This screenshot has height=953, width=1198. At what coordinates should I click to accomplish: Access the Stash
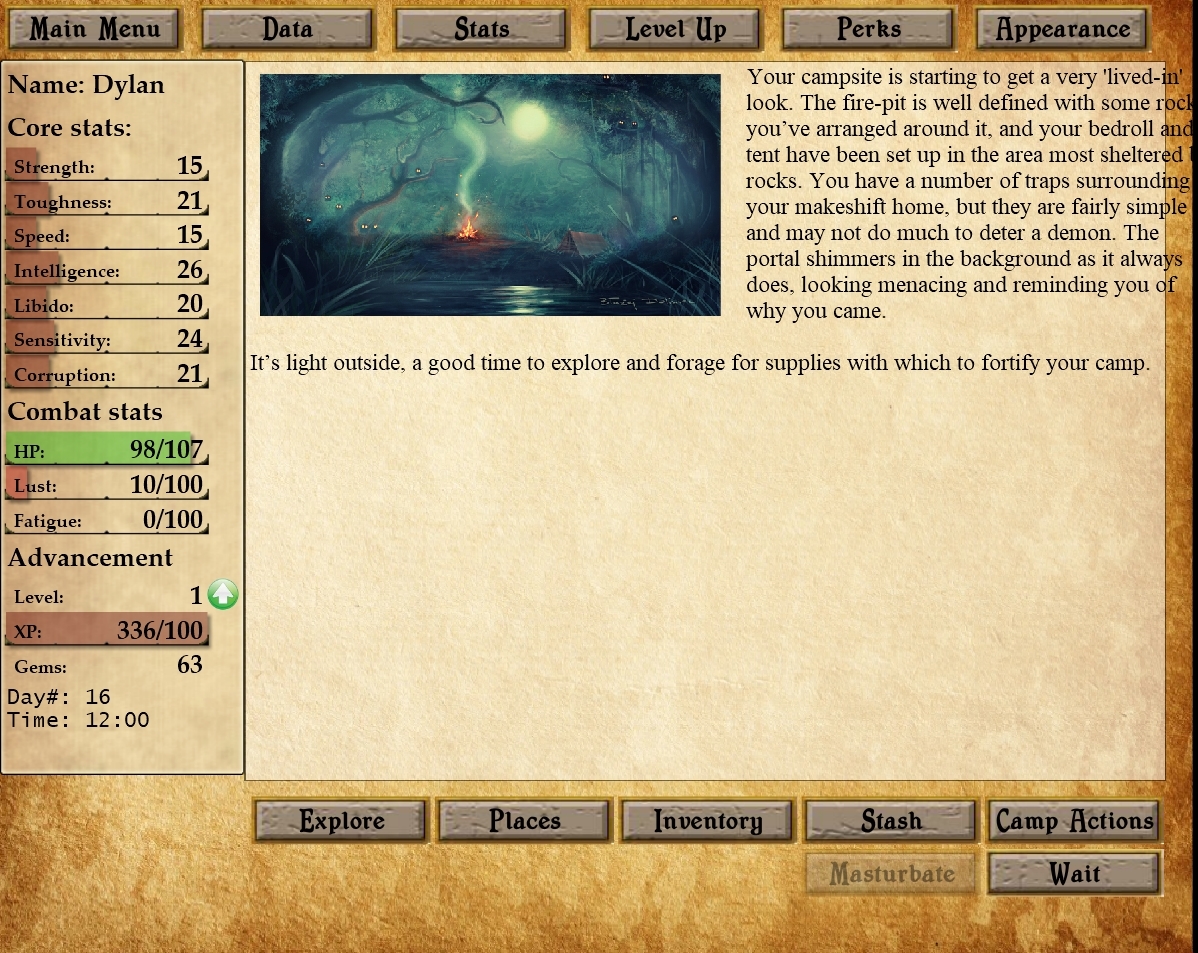click(x=891, y=821)
